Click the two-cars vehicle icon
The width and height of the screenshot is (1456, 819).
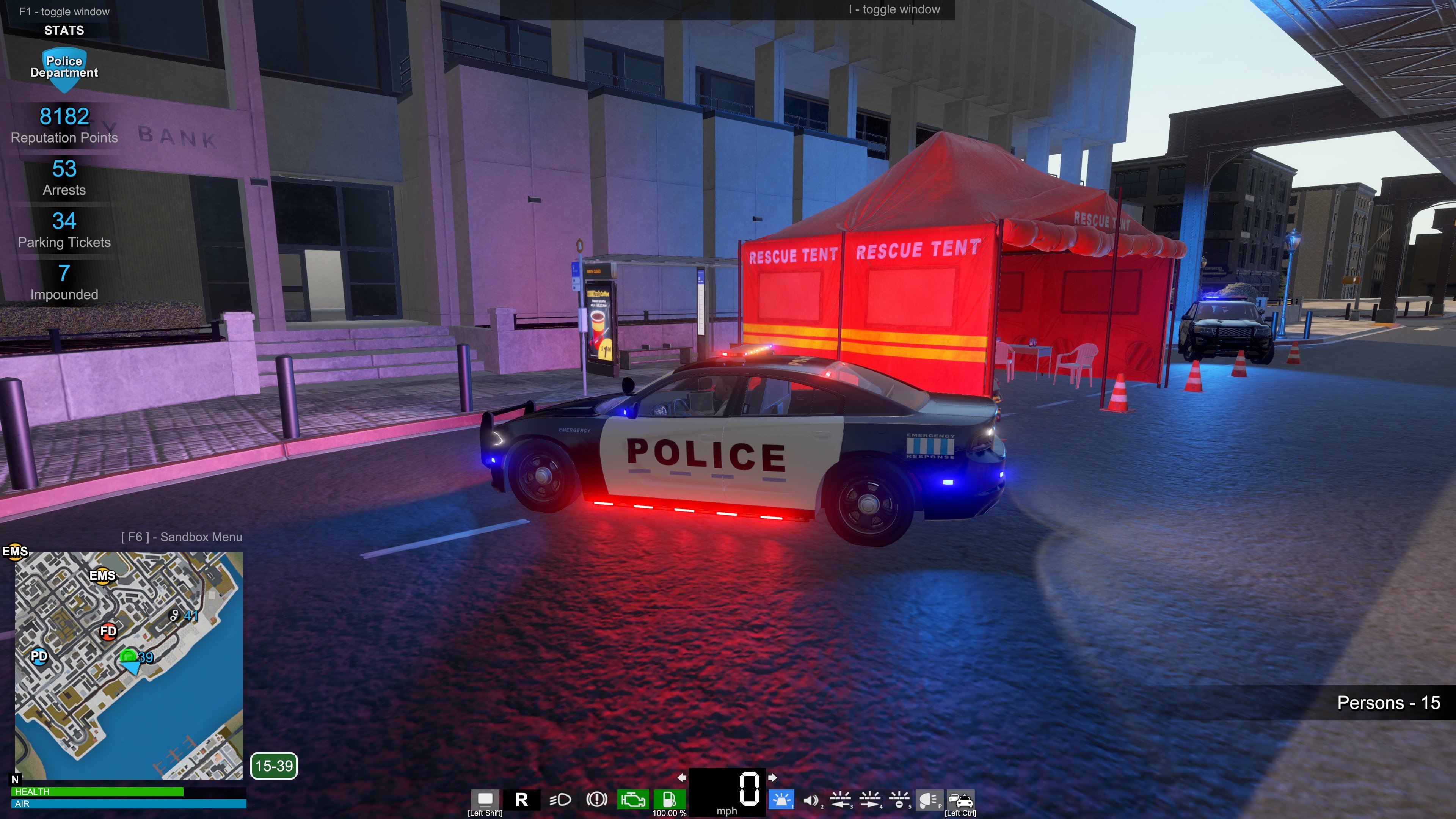pos(960,800)
